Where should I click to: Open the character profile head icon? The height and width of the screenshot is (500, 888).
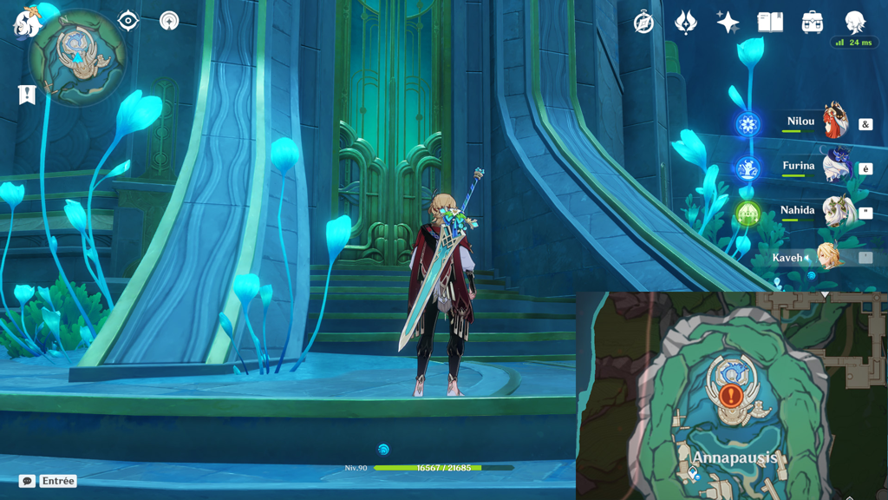pos(855,22)
